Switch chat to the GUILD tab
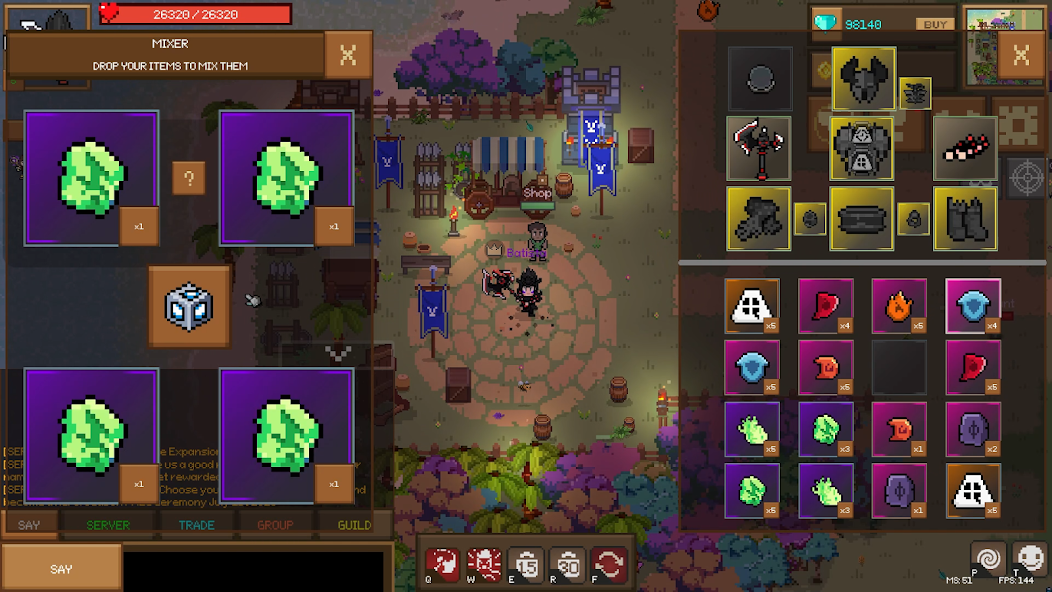The height and width of the screenshot is (592, 1052). [x=354, y=525]
